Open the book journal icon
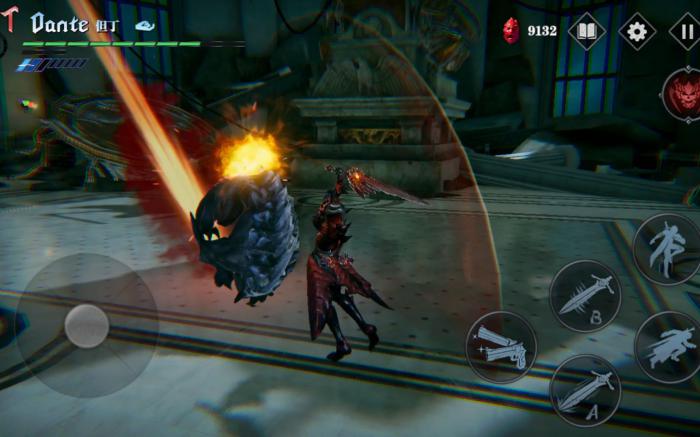700x437 pixels. 587,31
